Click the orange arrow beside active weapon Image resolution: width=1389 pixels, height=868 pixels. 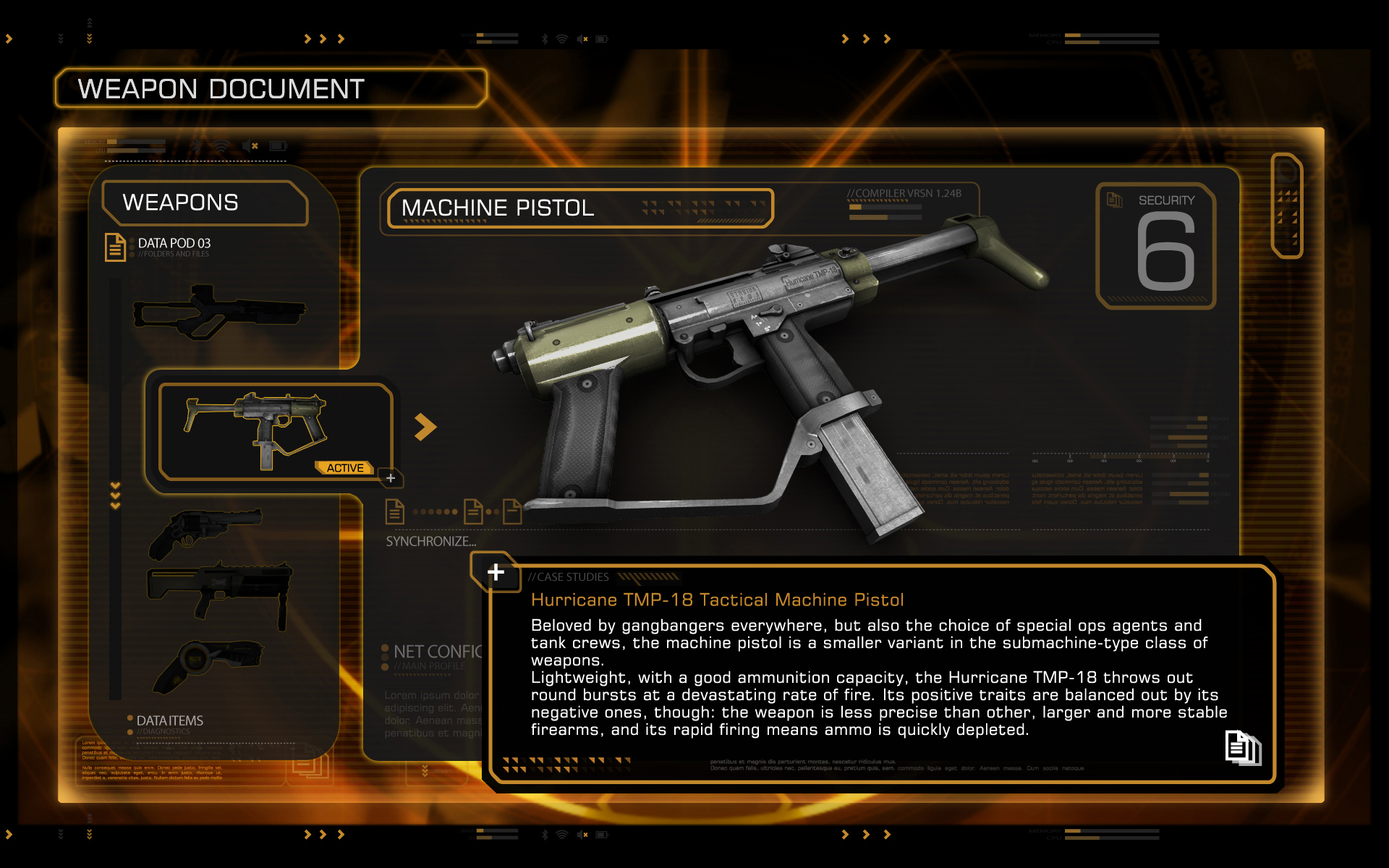click(x=425, y=427)
